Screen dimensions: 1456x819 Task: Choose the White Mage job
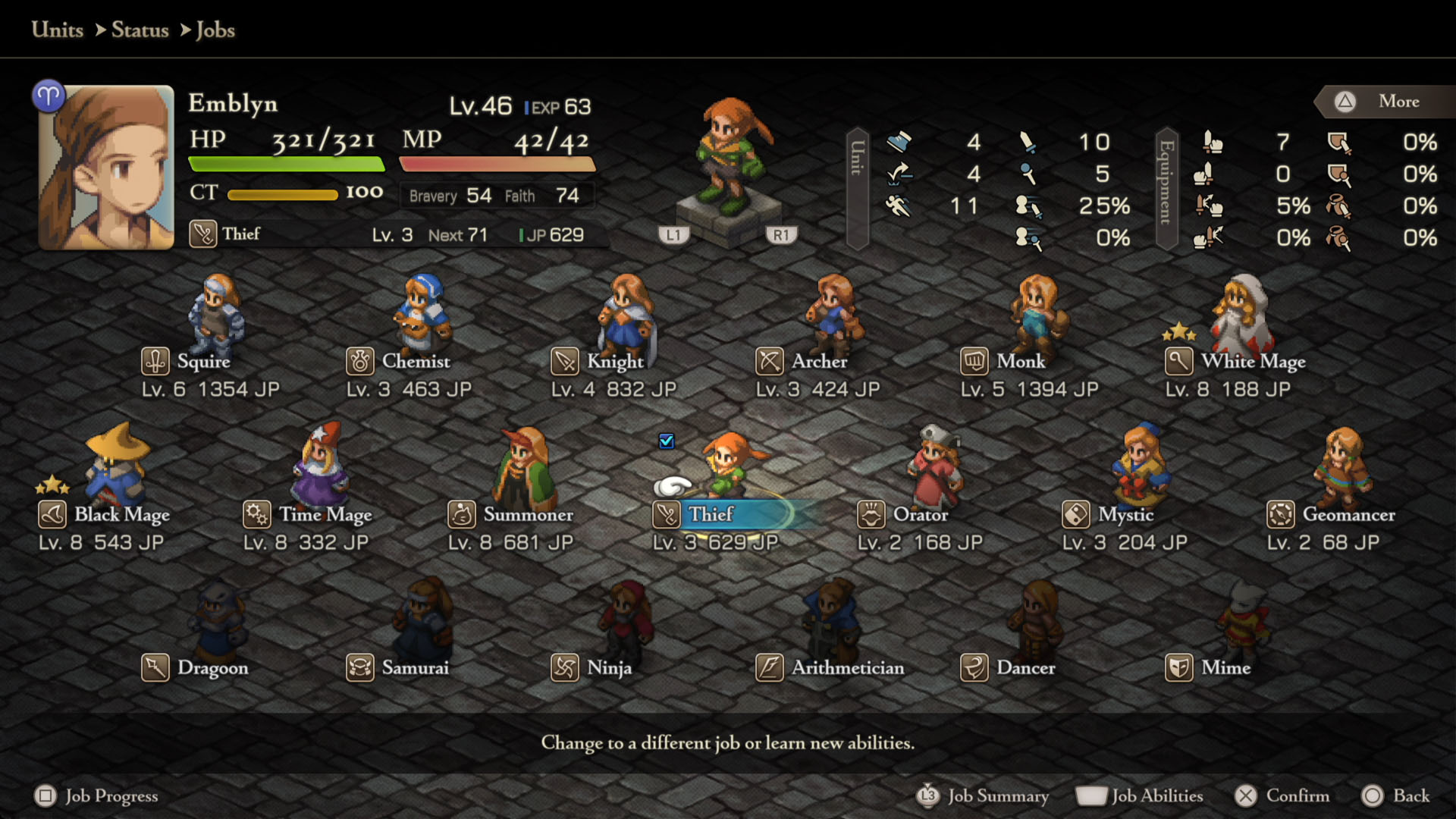click(x=1253, y=362)
